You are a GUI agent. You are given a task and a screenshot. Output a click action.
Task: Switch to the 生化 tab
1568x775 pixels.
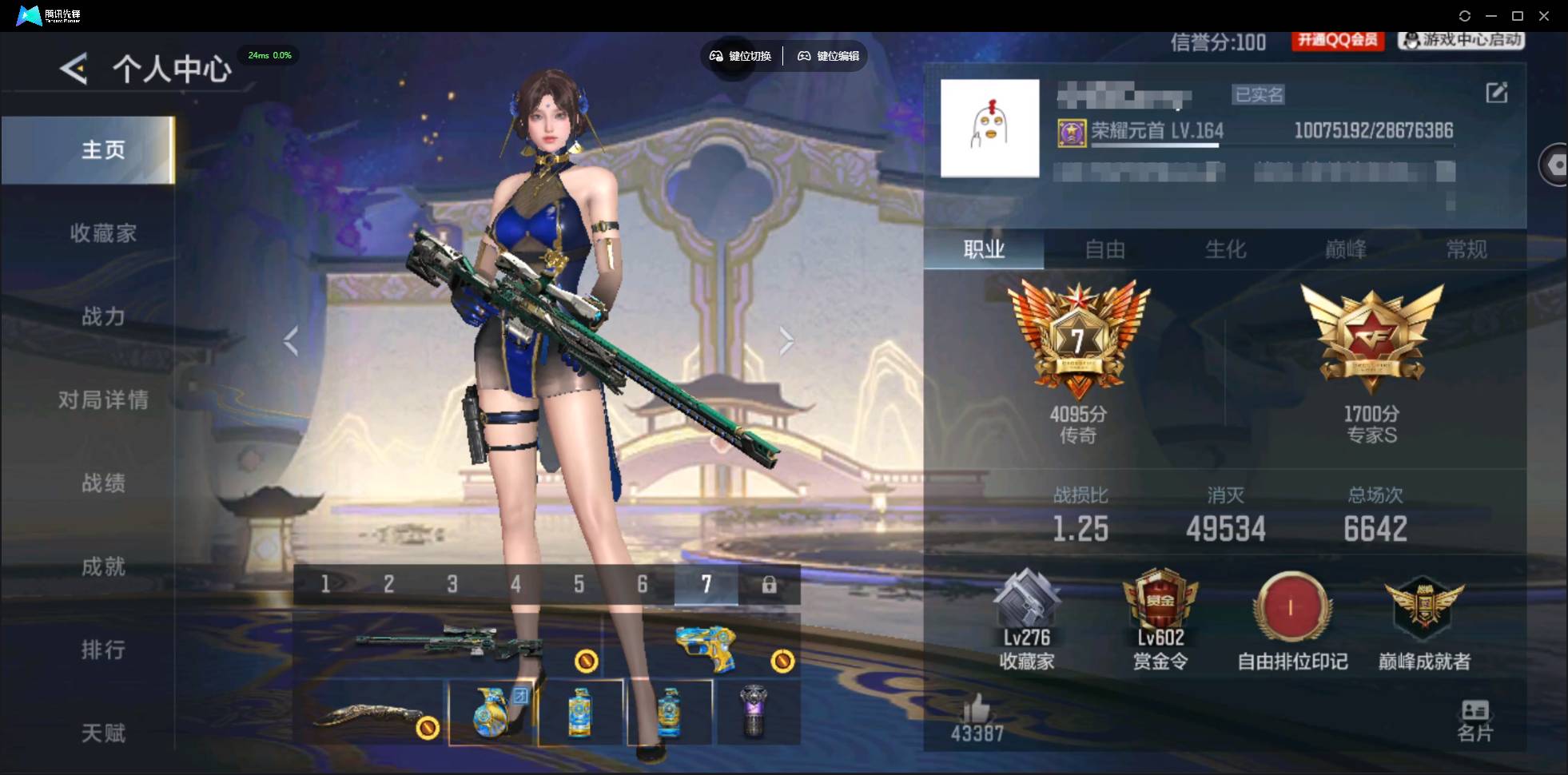coord(1224,249)
